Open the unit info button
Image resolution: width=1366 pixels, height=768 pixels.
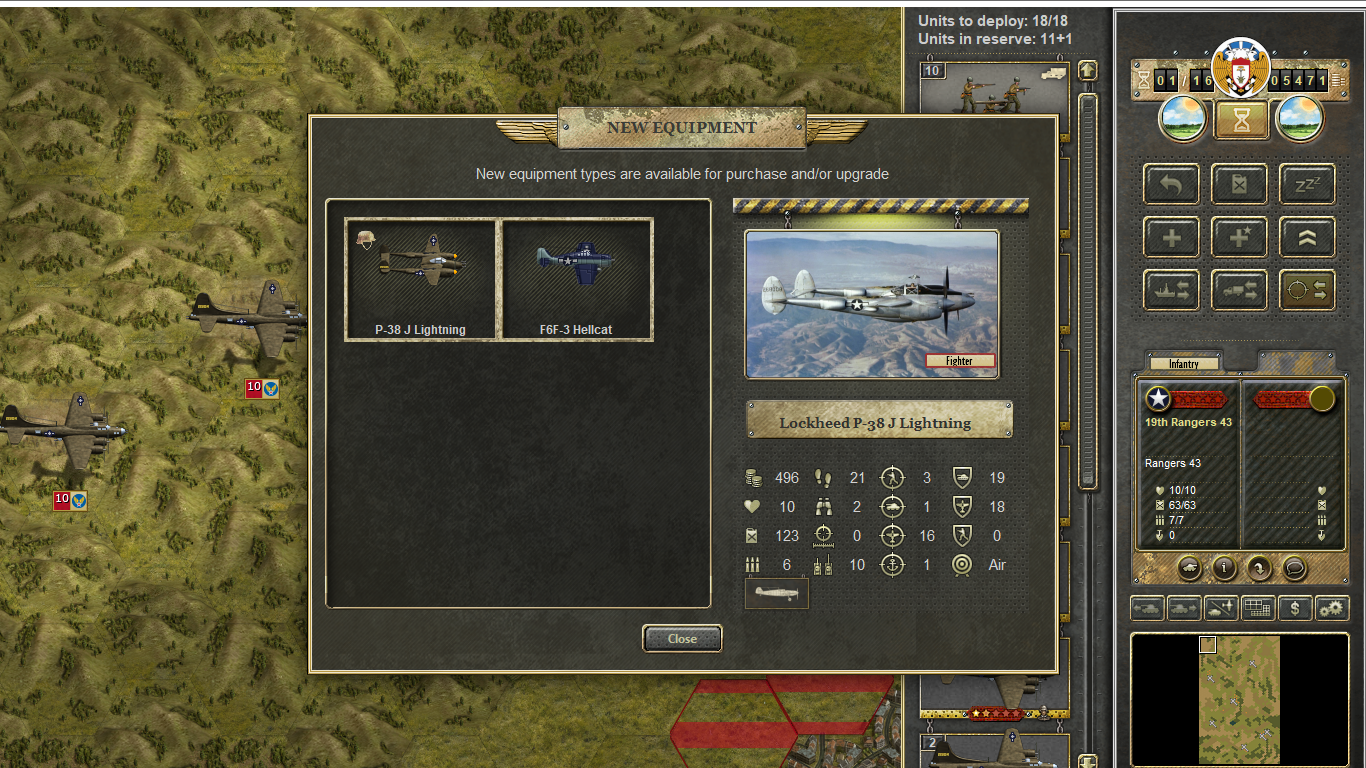(1225, 568)
